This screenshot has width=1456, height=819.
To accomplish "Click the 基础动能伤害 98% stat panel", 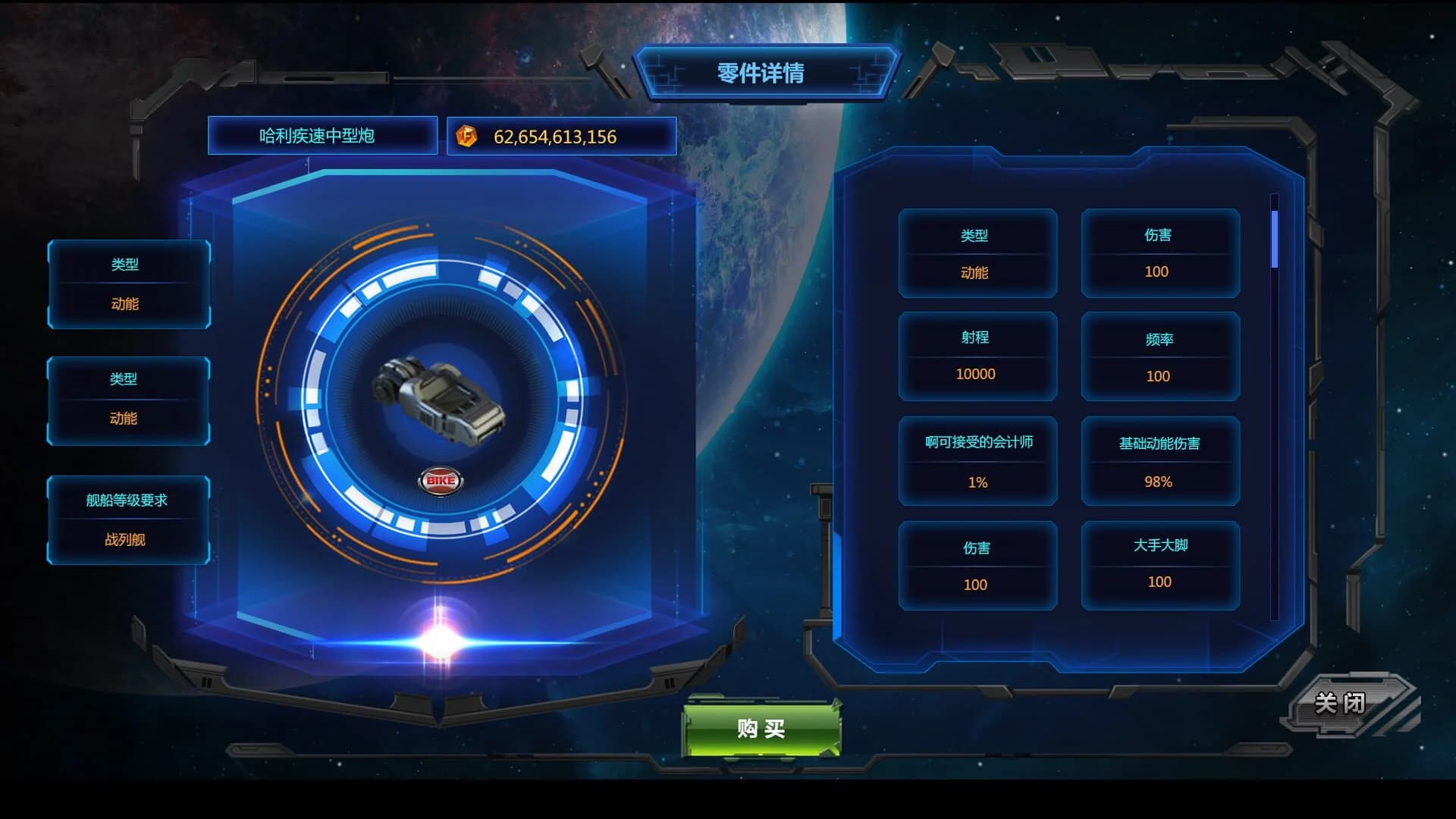I will tap(1159, 461).
